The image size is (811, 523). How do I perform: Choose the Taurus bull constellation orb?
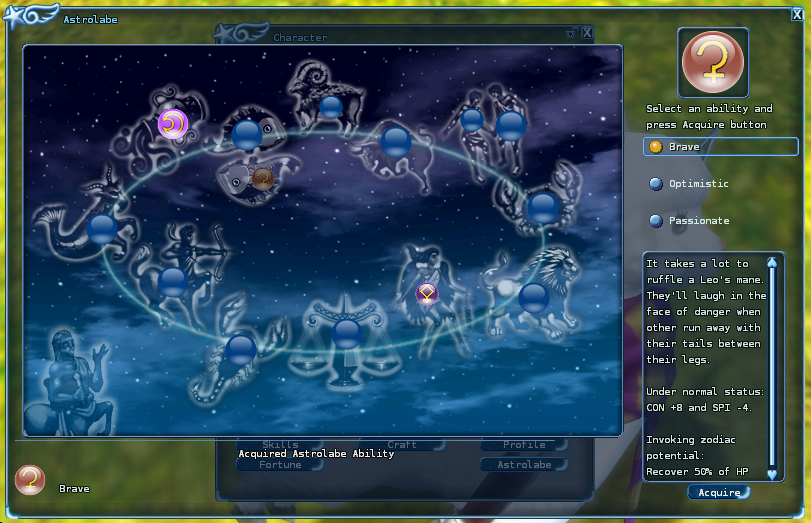tap(396, 141)
